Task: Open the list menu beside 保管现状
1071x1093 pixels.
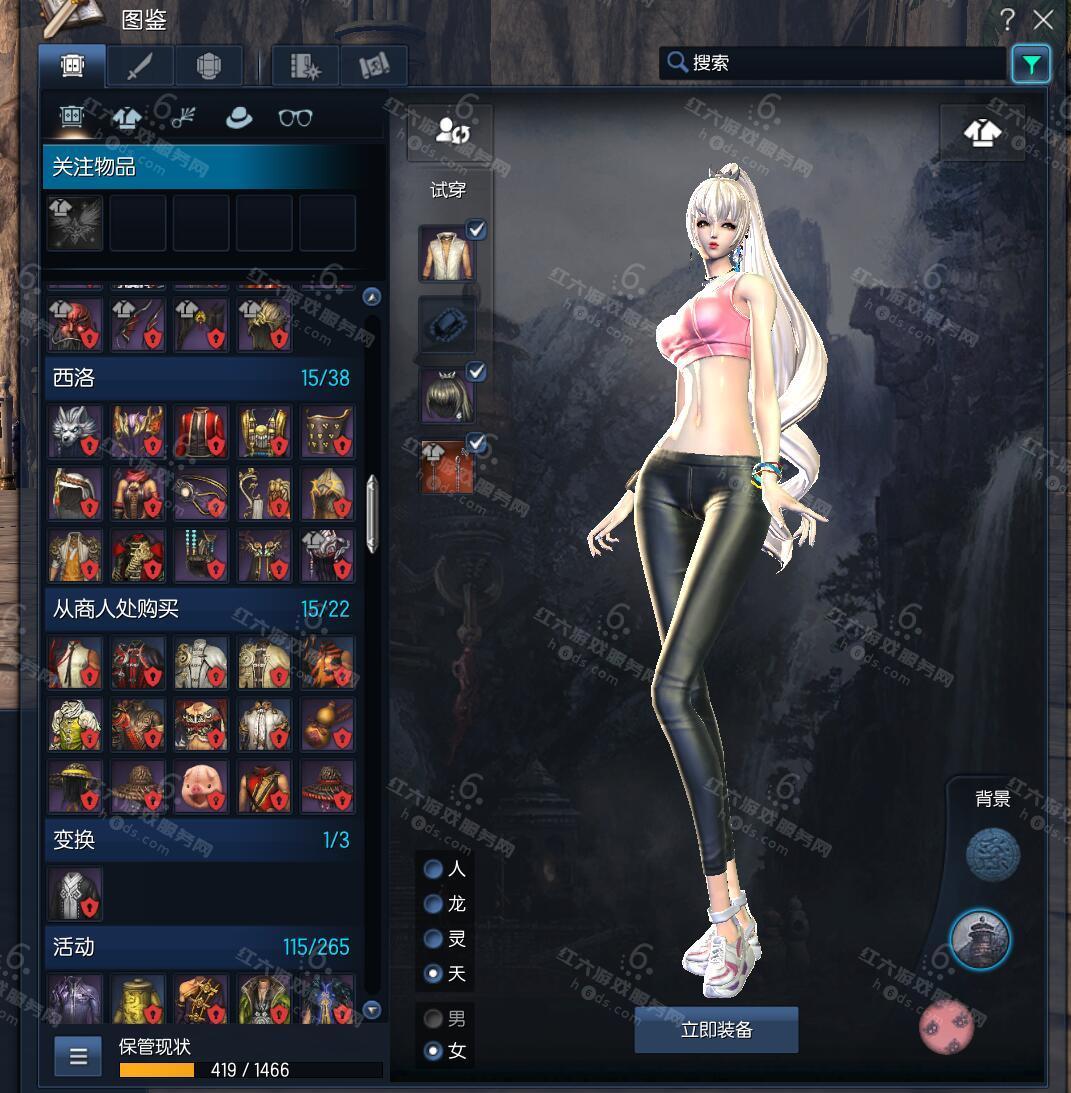Action: [x=78, y=1056]
